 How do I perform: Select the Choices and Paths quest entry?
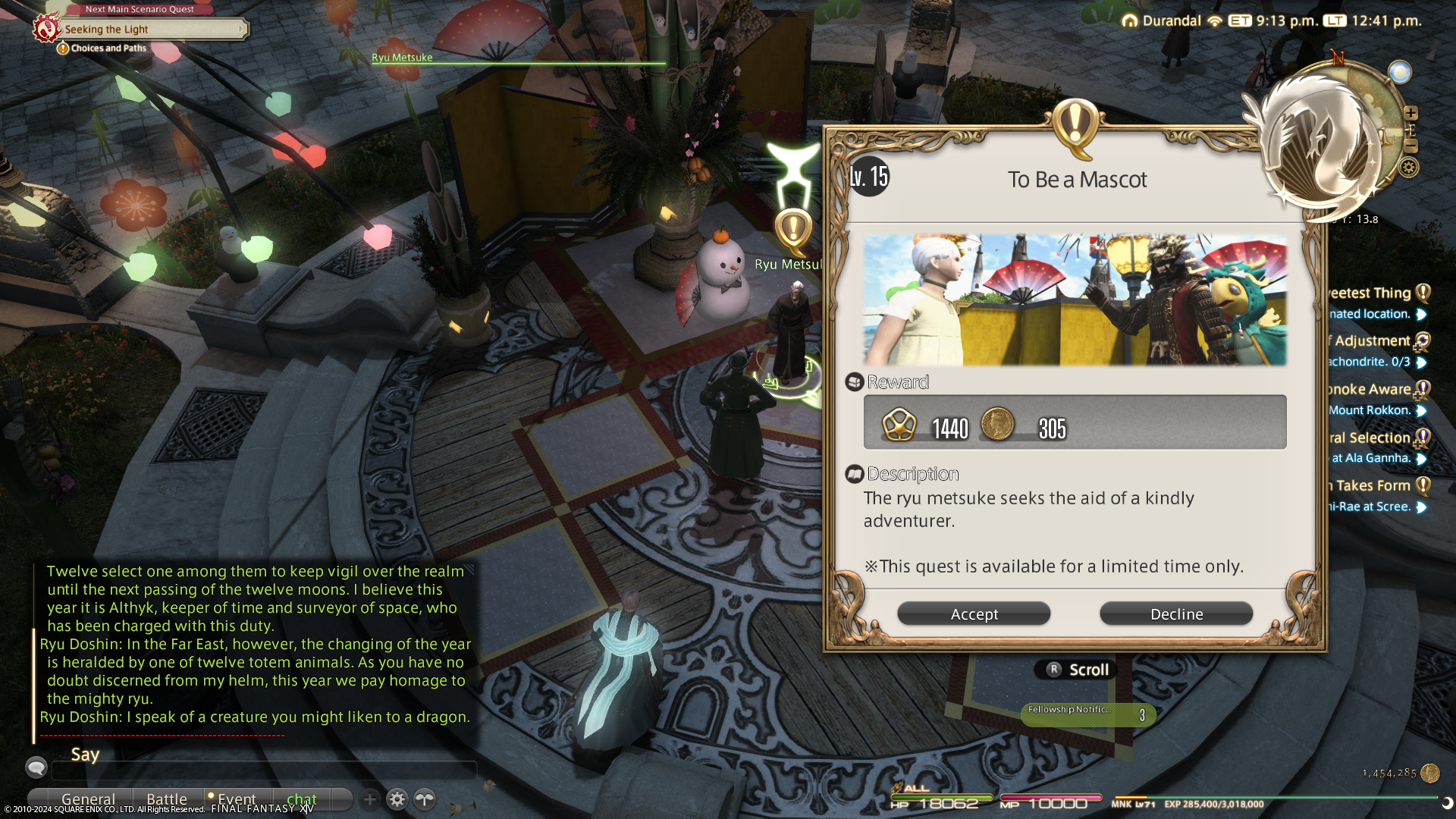pyautogui.click(x=108, y=49)
